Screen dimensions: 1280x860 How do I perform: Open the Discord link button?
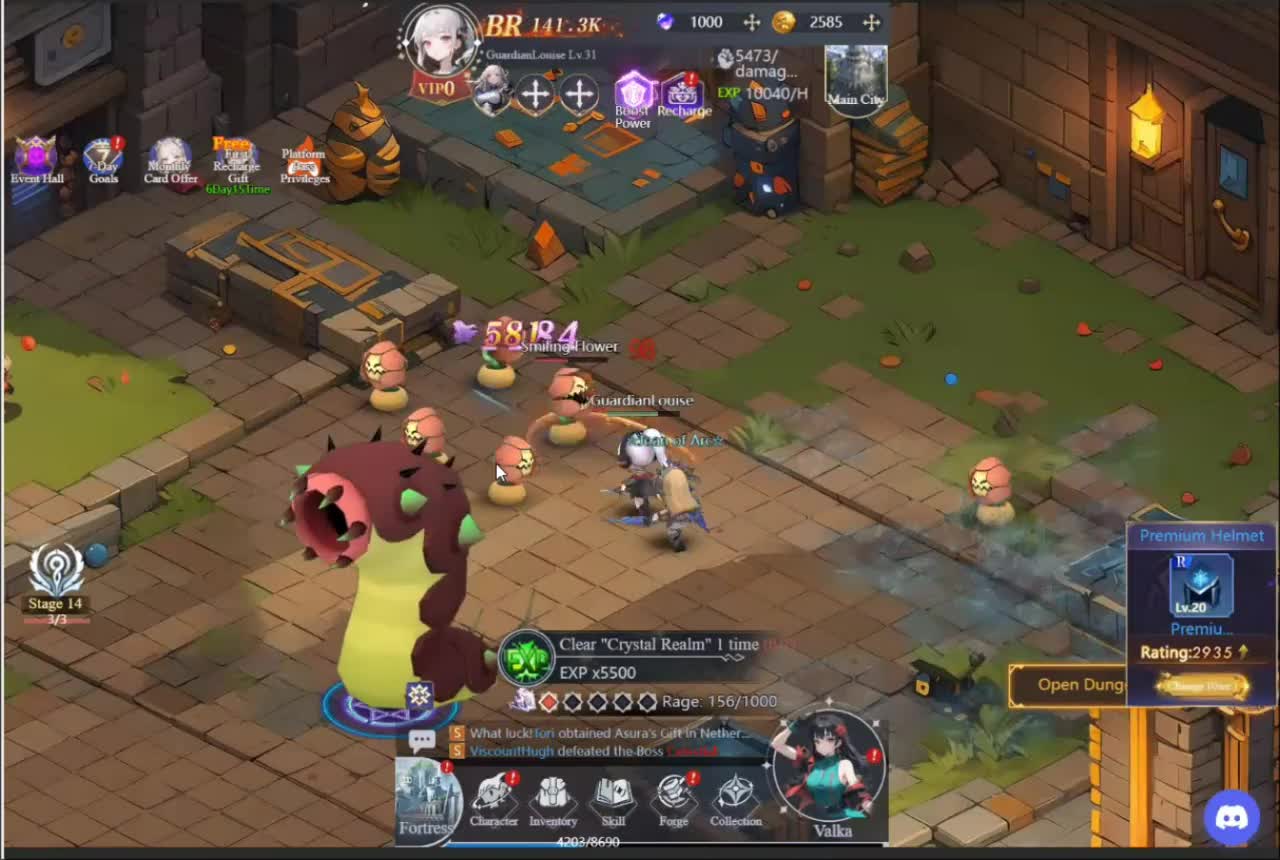[x=1232, y=818]
